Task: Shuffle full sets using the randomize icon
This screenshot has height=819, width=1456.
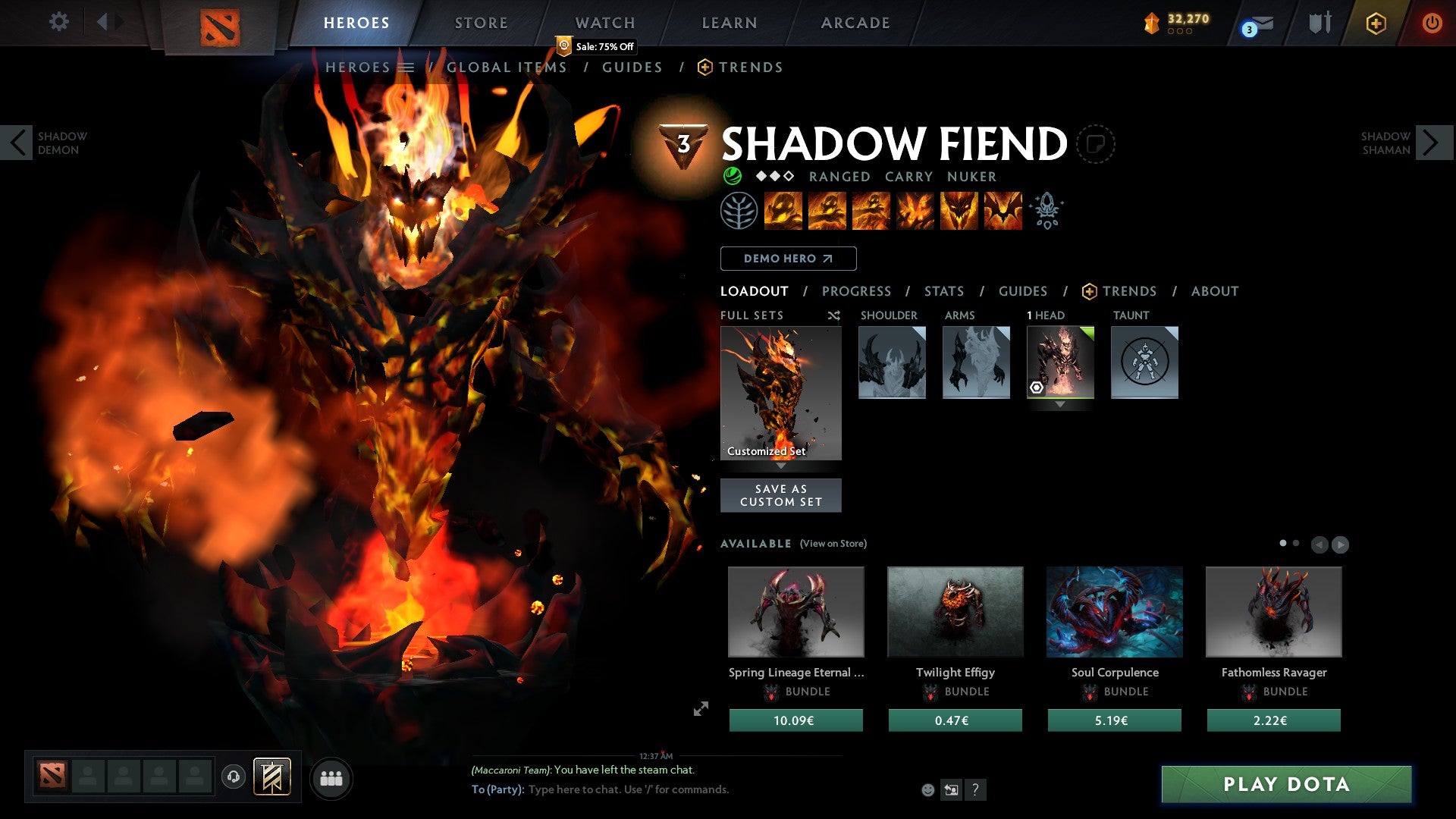Action: point(834,315)
